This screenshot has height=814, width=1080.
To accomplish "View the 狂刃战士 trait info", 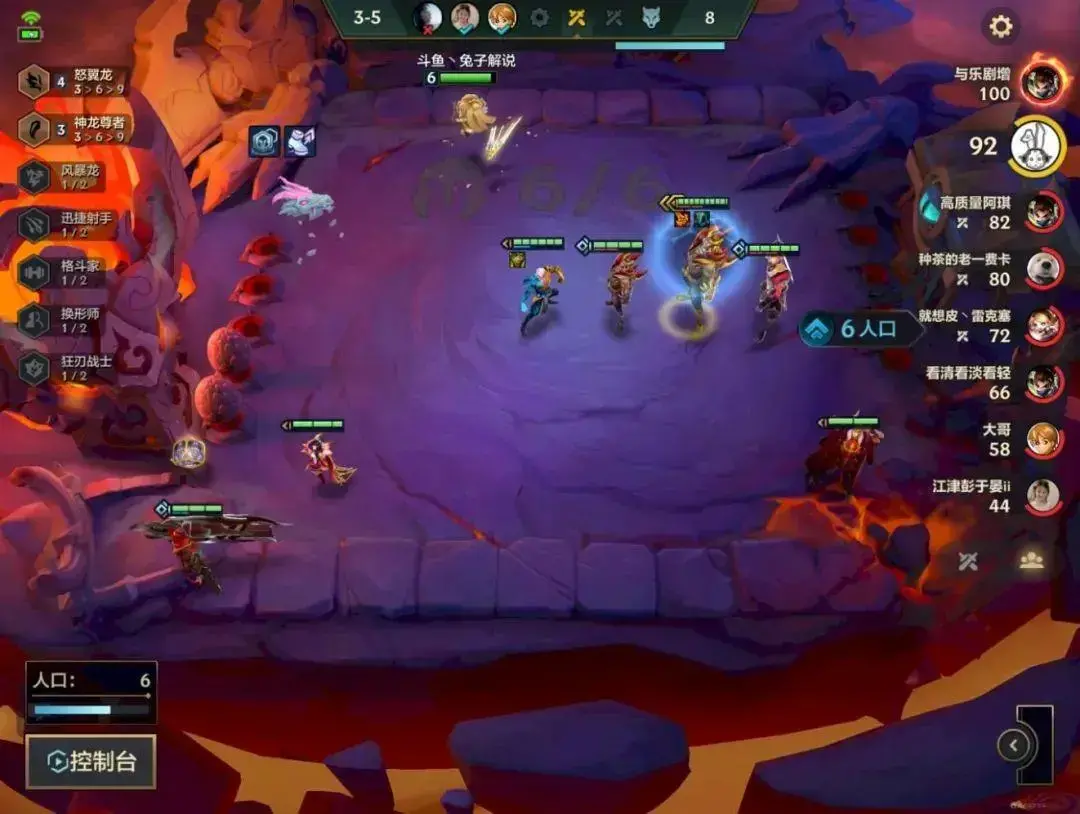I will coord(72,367).
